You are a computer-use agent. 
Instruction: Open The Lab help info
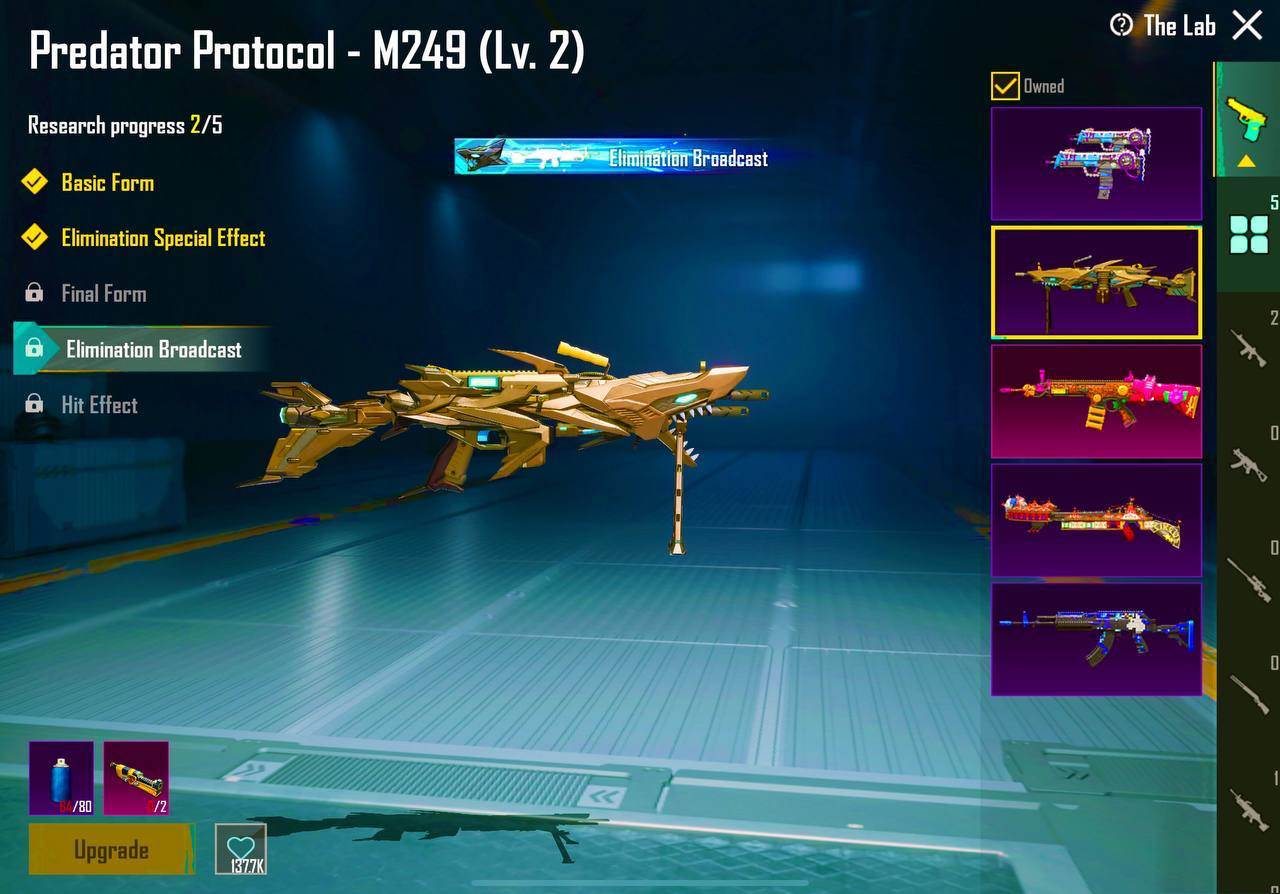(x=1122, y=25)
